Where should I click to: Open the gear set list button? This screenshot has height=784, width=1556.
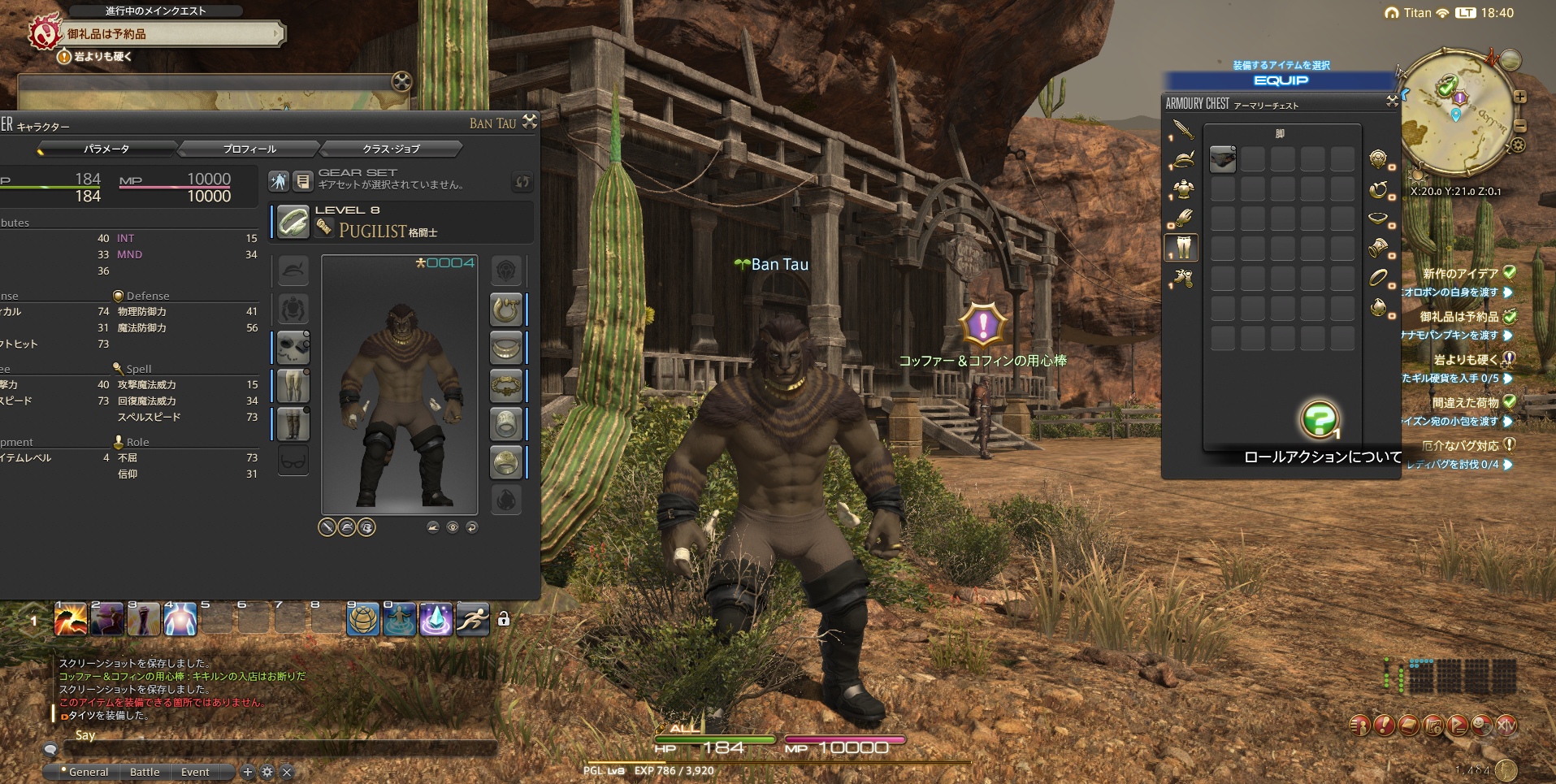(x=302, y=181)
